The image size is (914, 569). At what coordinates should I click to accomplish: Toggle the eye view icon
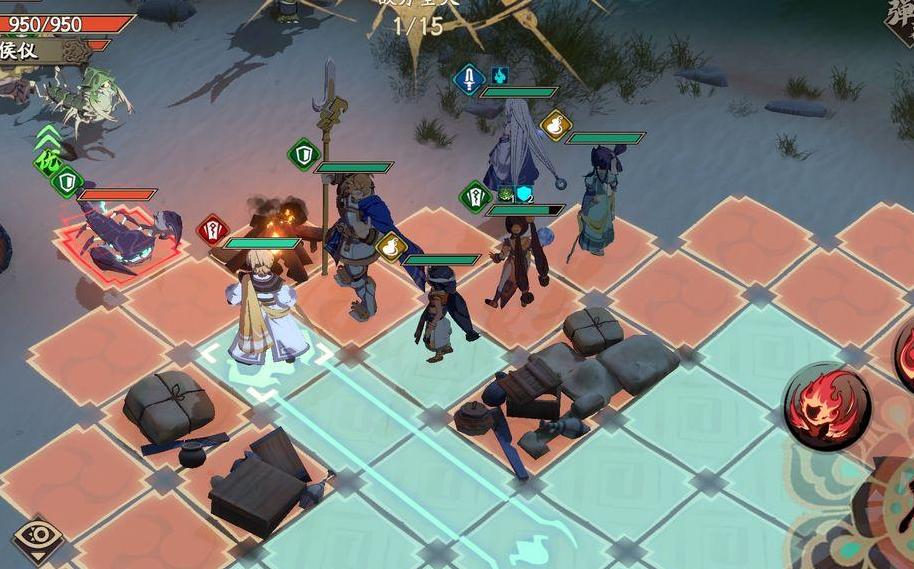[x=37, y=539]
